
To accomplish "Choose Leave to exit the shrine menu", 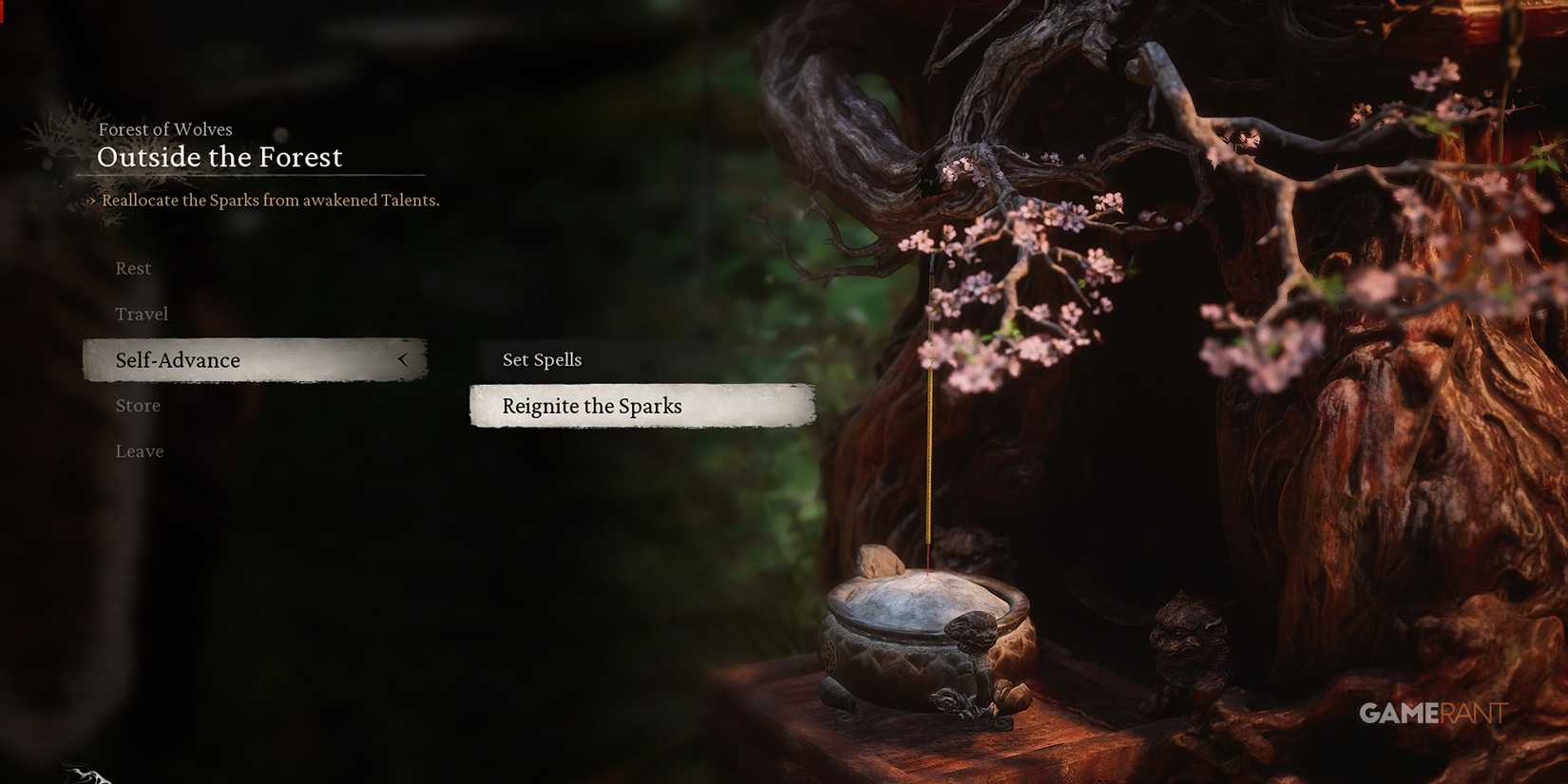I will 139,450.
